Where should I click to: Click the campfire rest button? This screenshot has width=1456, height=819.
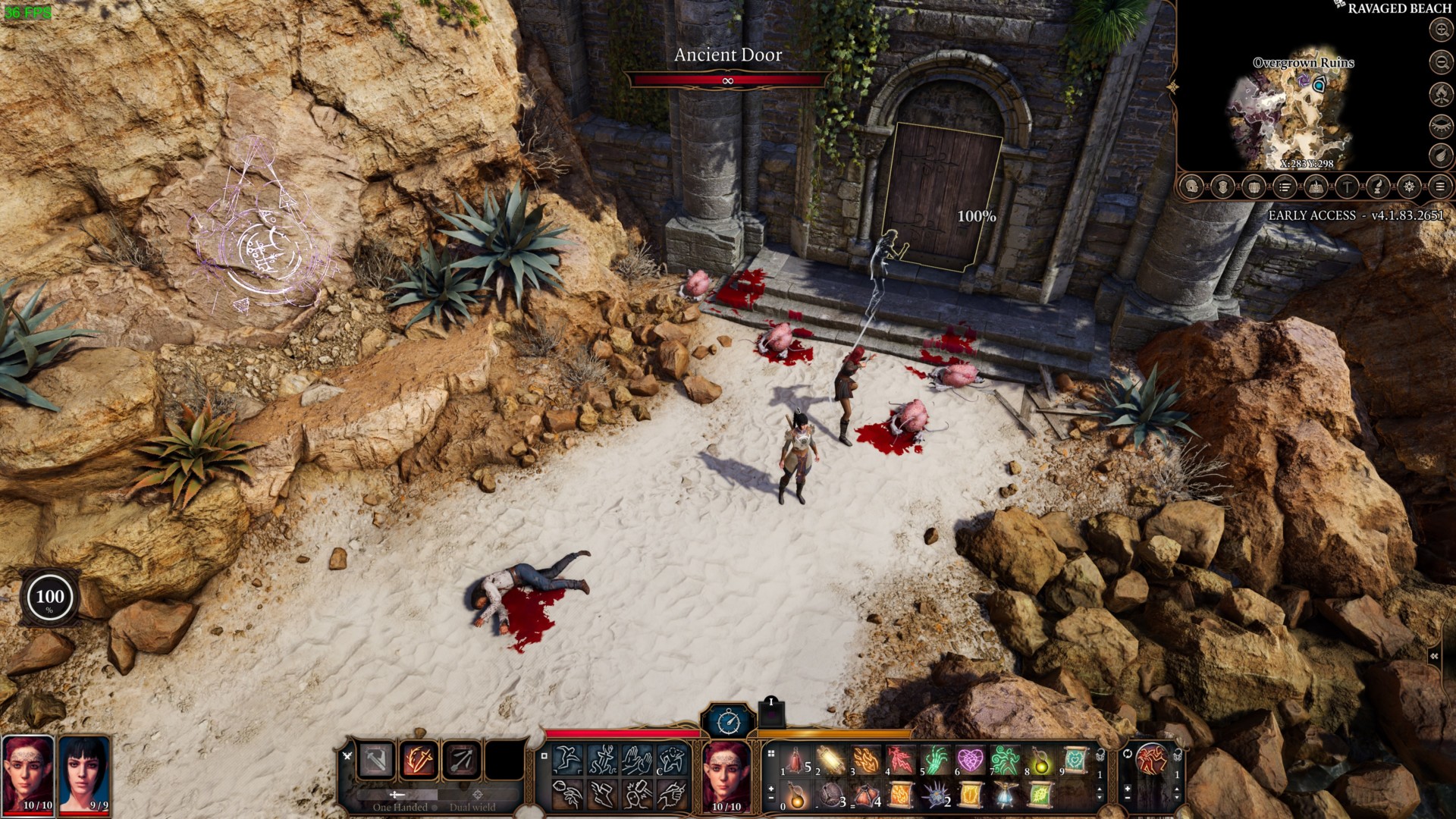(1440, 93)
